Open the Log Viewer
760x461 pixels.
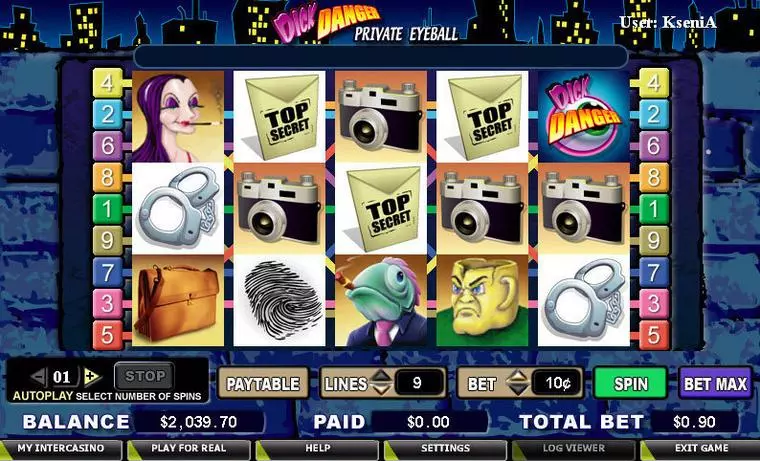(x=573, y=449)
